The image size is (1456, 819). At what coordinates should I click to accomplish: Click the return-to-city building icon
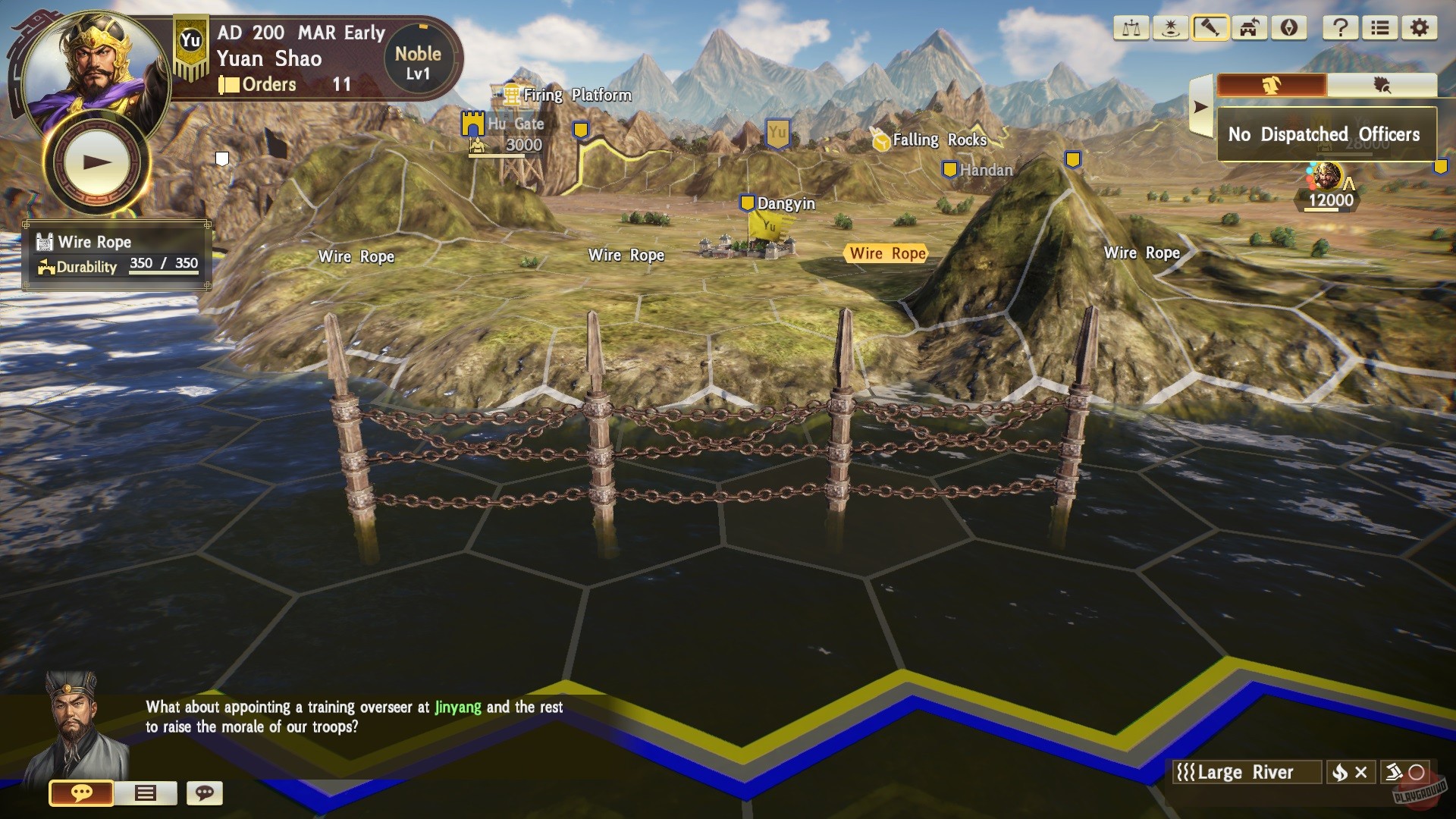pyautogui.click(x=1248, y=28)
